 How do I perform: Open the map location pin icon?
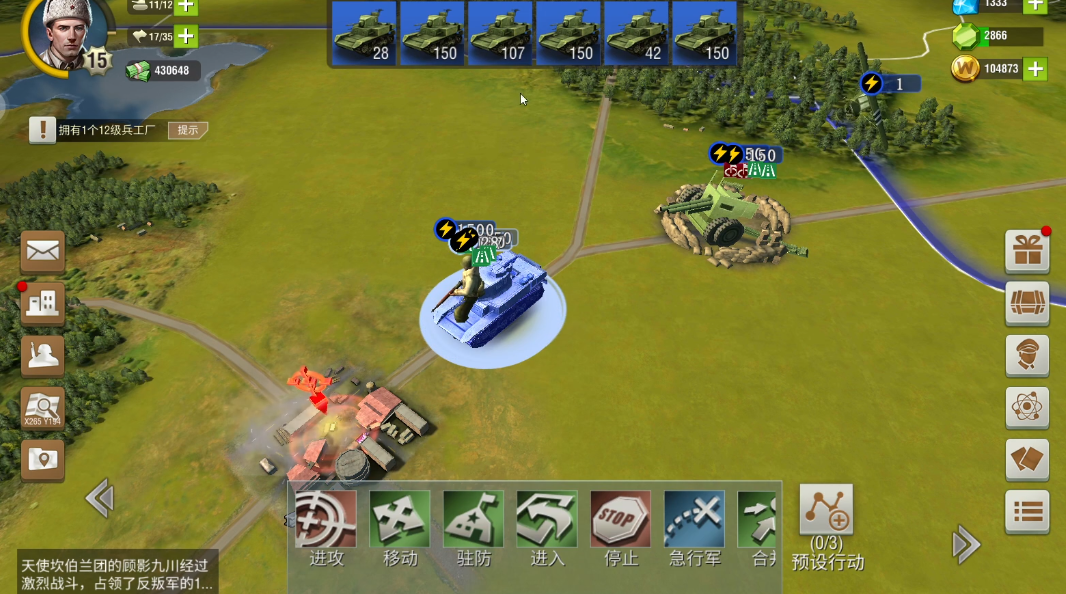click(43, 460)
